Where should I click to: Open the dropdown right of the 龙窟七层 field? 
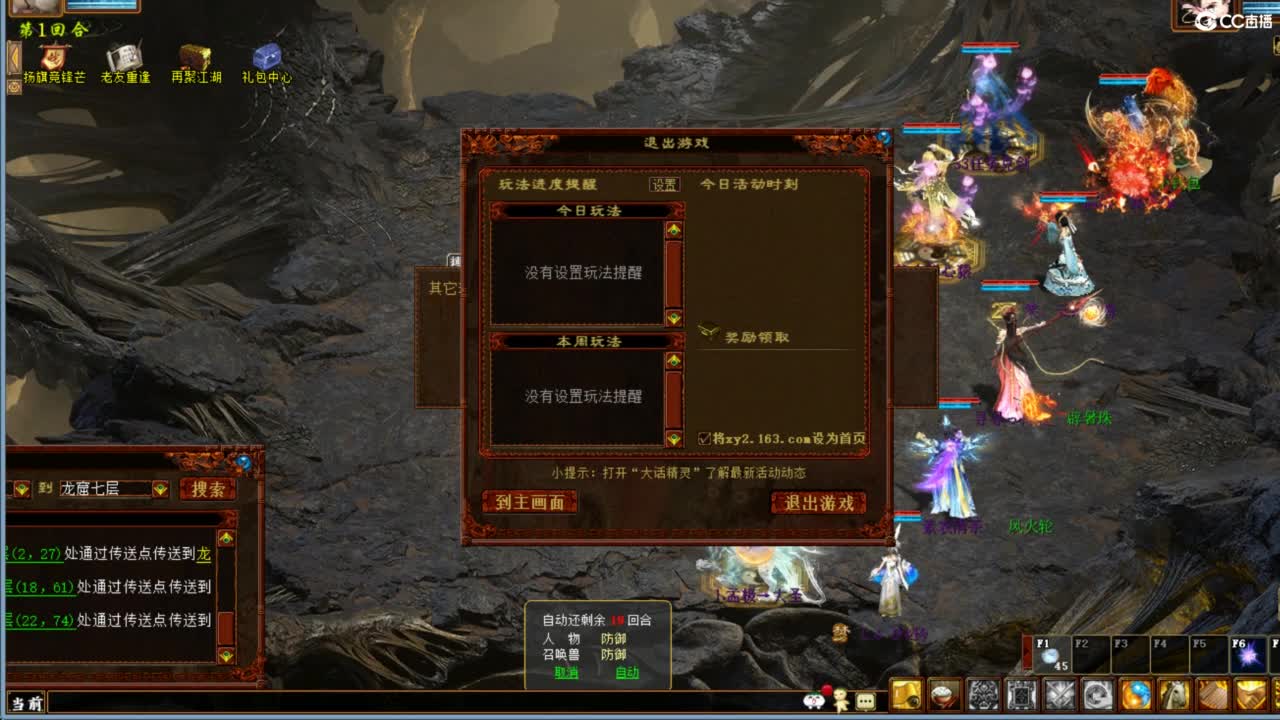162,489
